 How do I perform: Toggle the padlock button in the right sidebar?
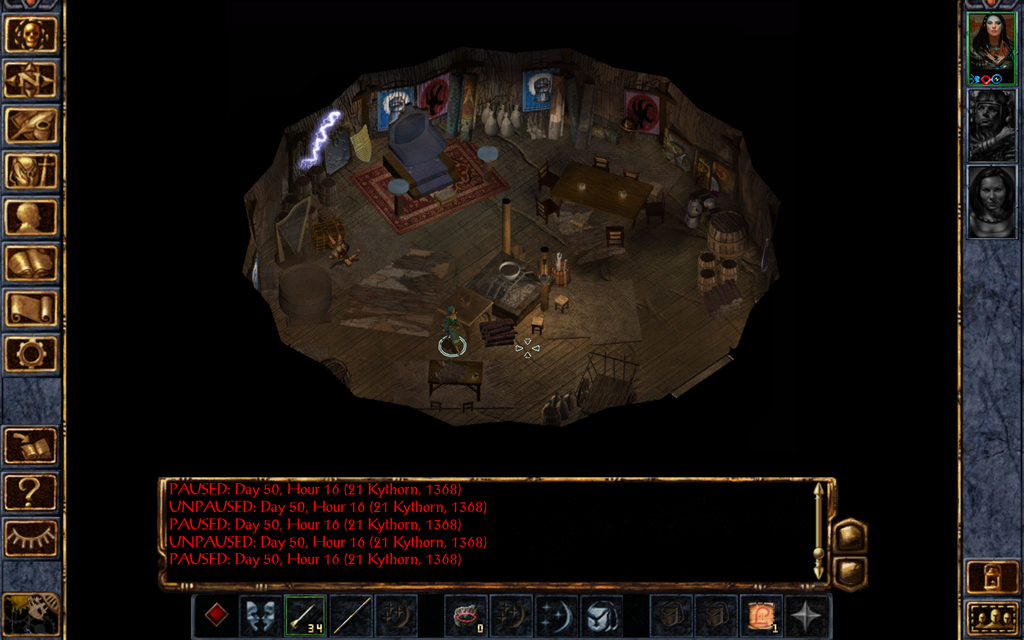point(991,577)
